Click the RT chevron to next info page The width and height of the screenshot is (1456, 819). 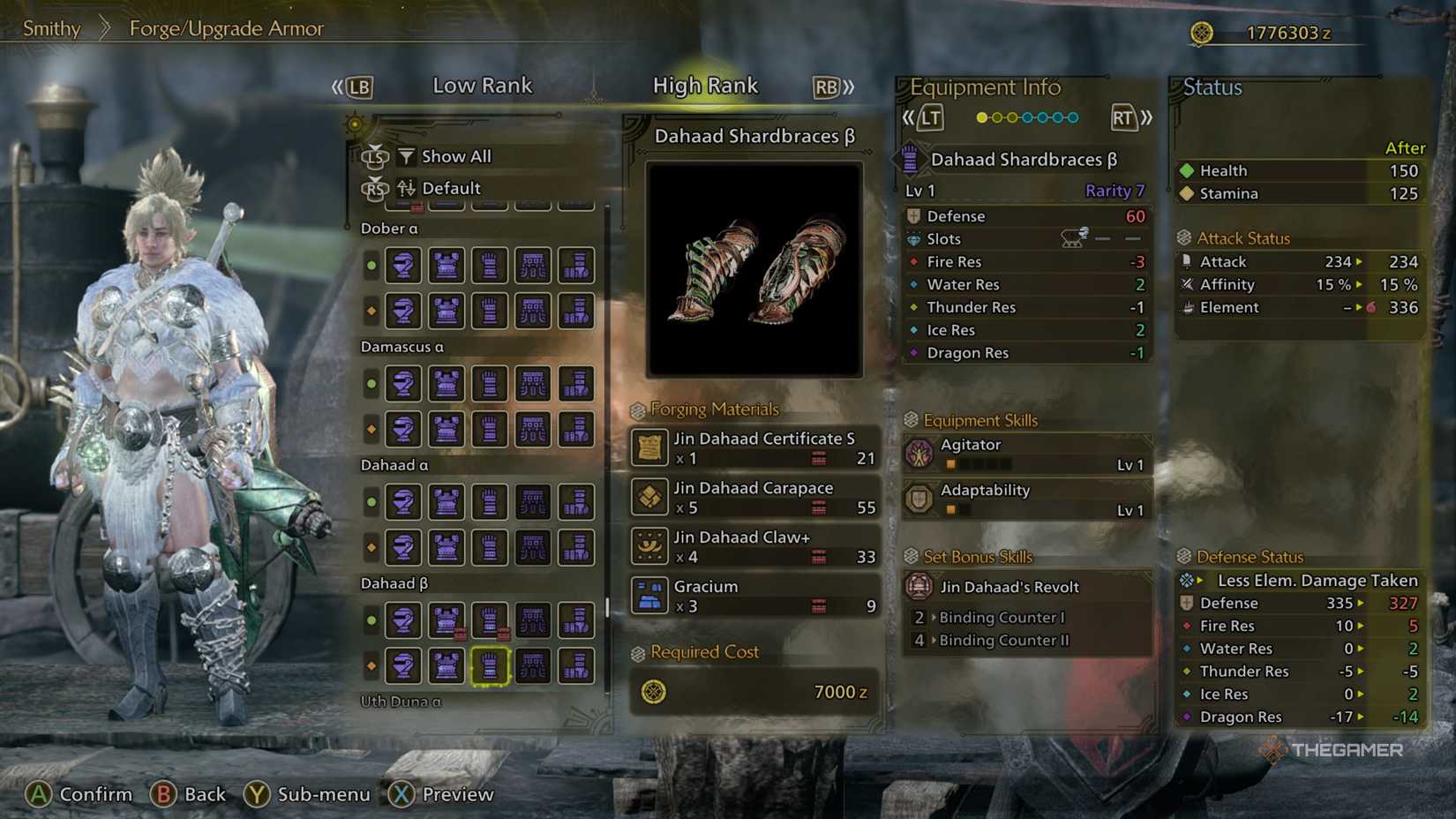(1132, 116)
